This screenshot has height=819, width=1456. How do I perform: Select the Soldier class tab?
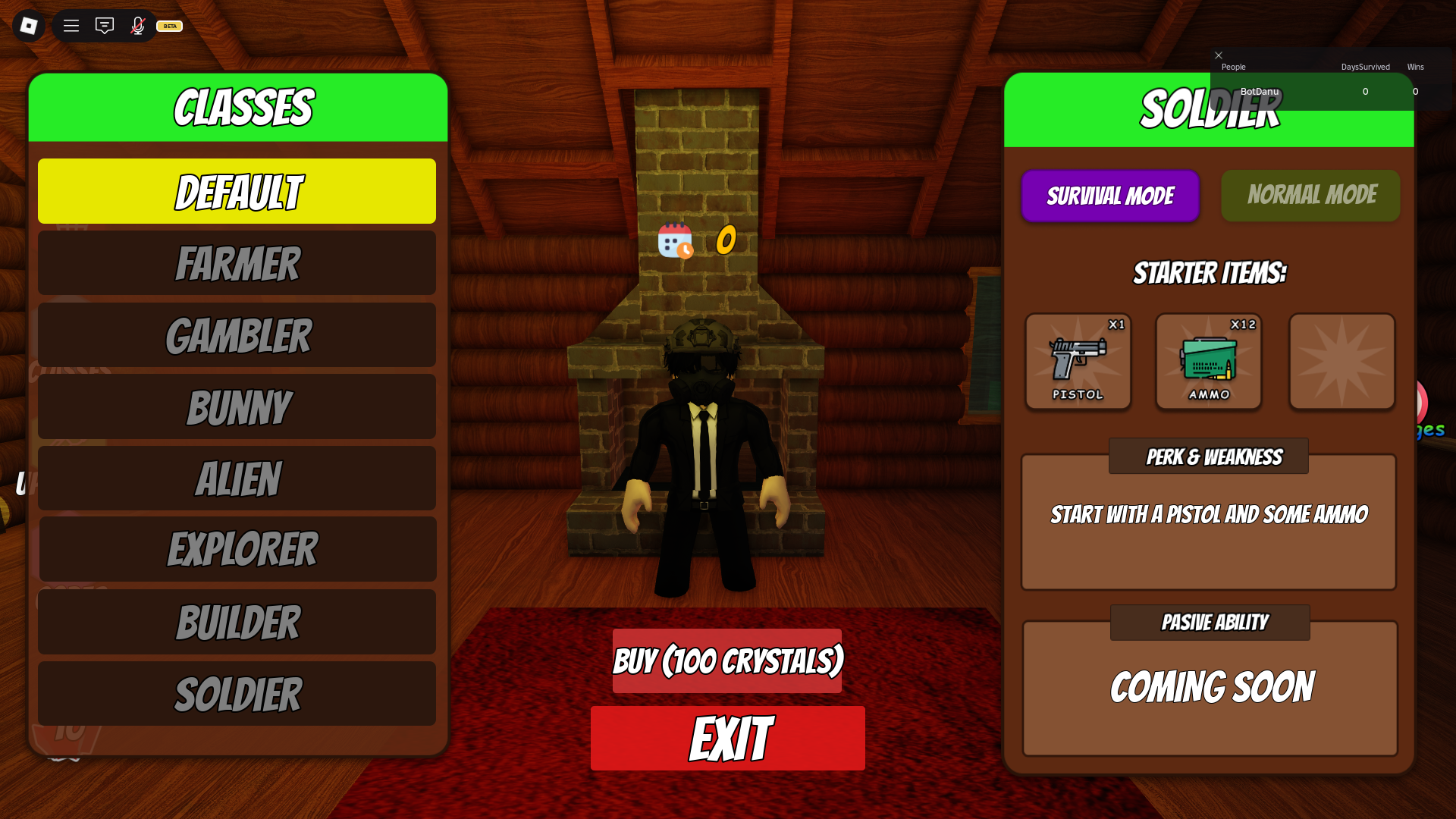point(237,693)
